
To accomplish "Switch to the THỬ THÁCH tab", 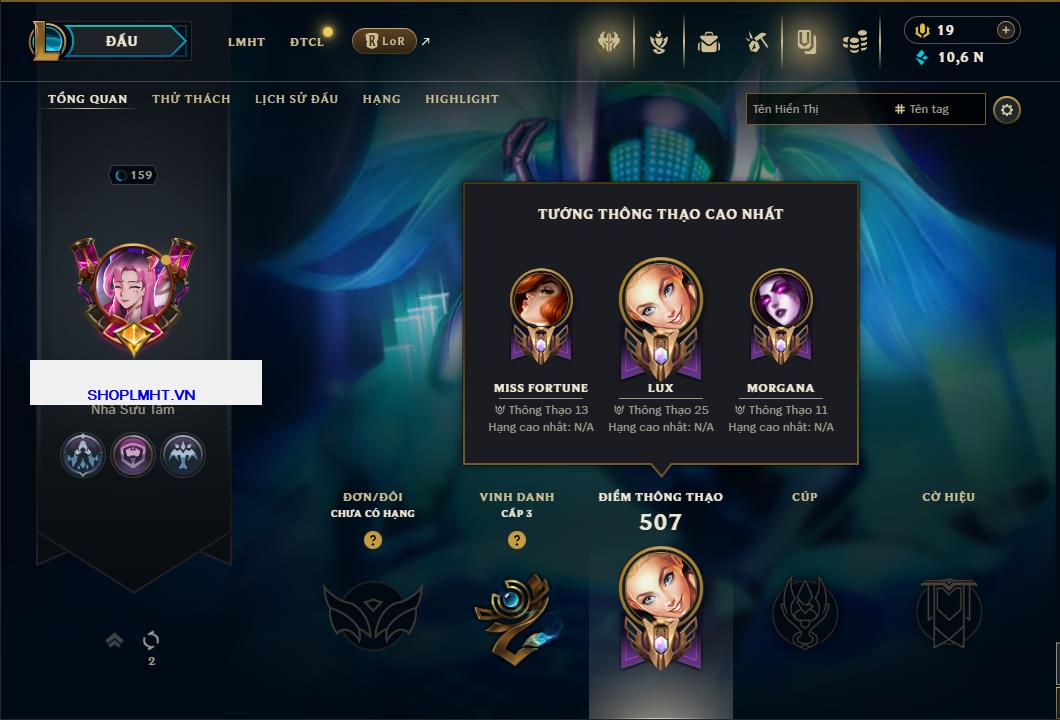I will (191, 99).
